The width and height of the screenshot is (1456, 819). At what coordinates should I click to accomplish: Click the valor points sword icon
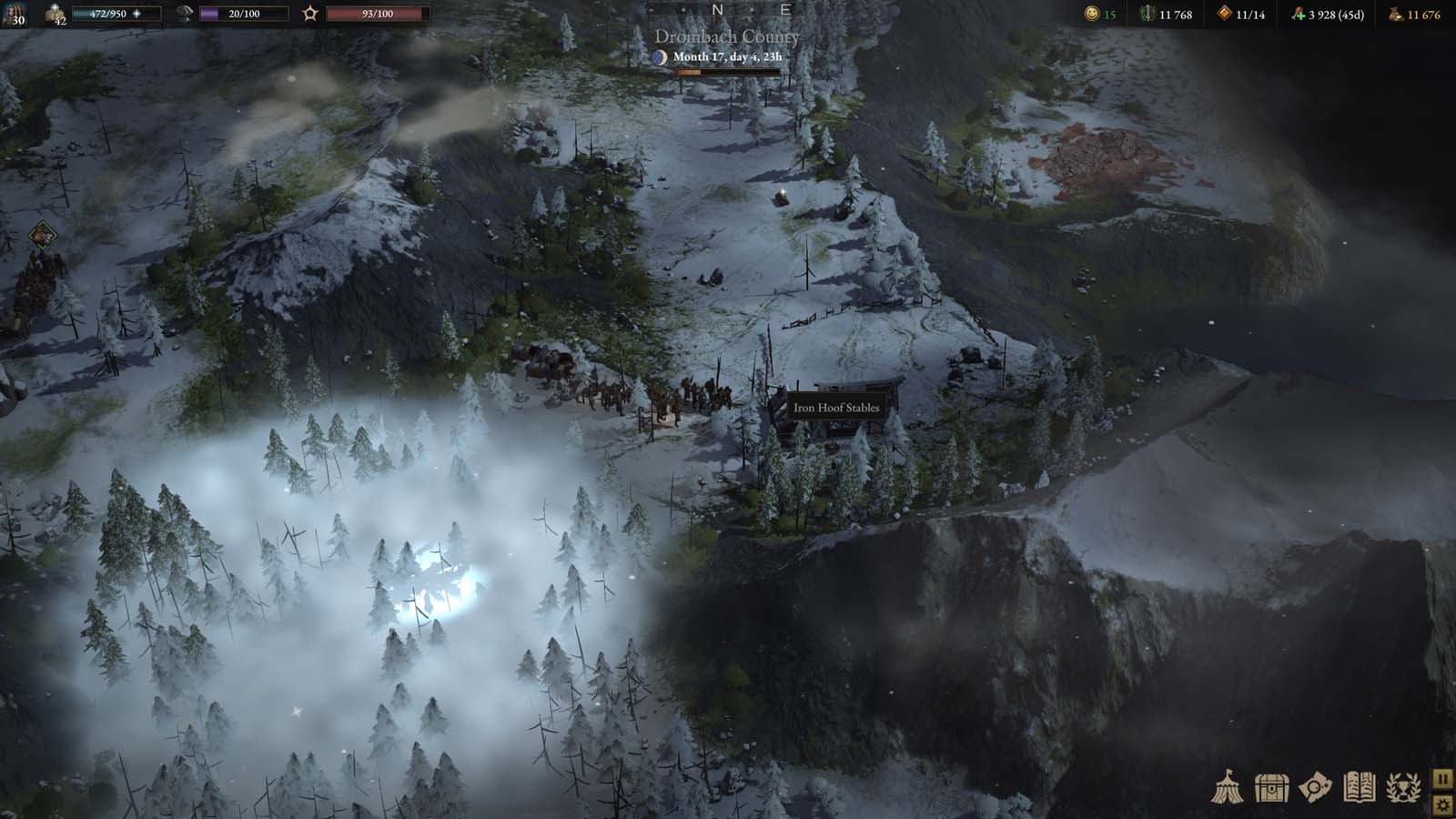point(1145,15)
